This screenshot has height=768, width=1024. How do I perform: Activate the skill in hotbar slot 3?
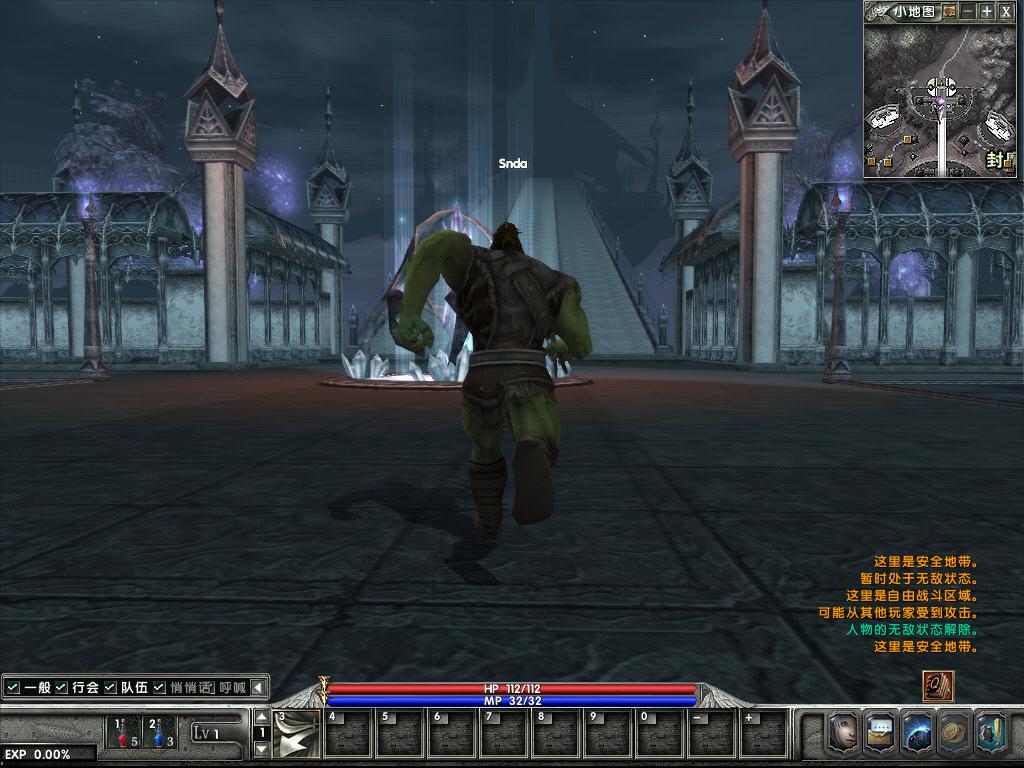[x=296, y=733]
